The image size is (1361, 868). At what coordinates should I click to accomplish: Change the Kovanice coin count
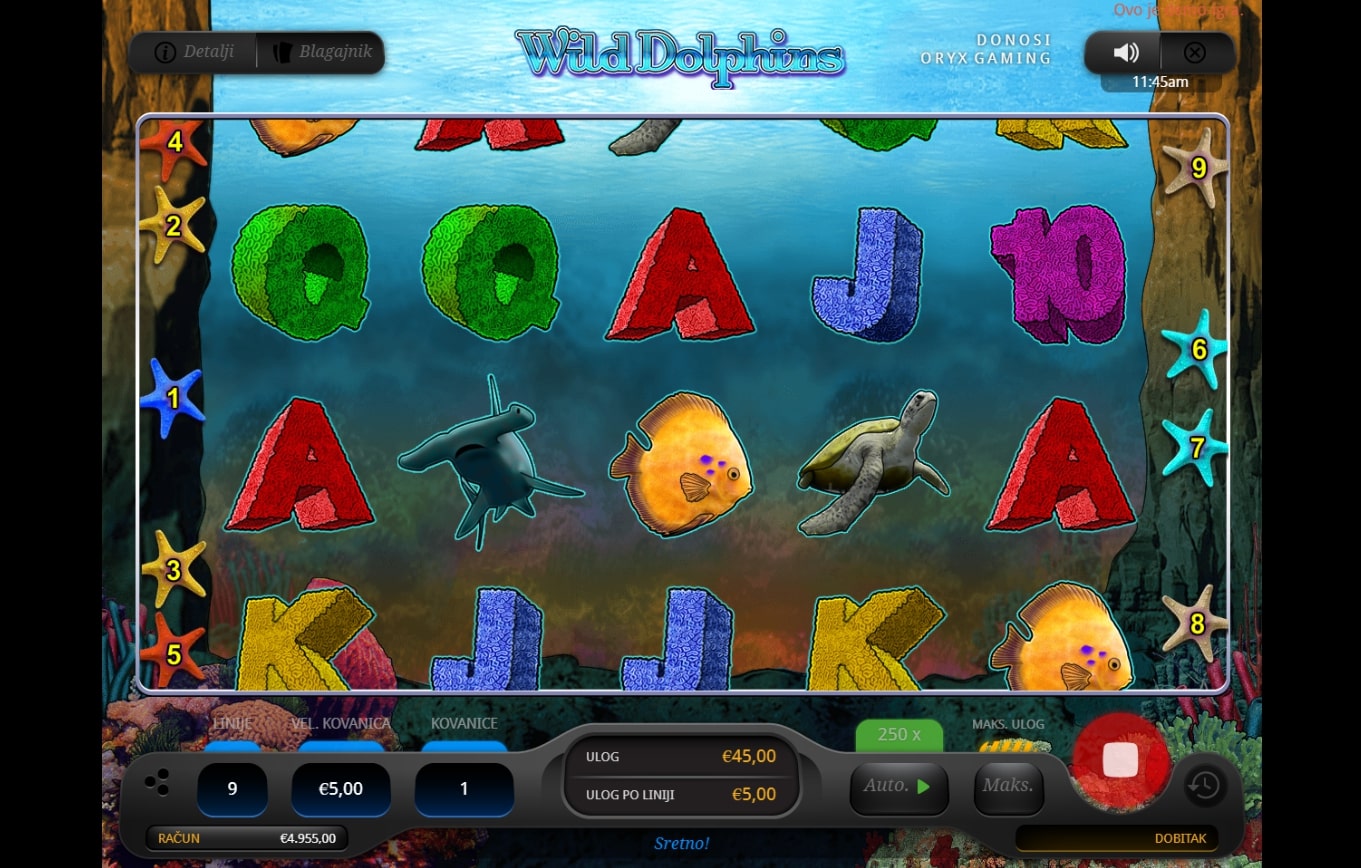[x=464, y=789]
